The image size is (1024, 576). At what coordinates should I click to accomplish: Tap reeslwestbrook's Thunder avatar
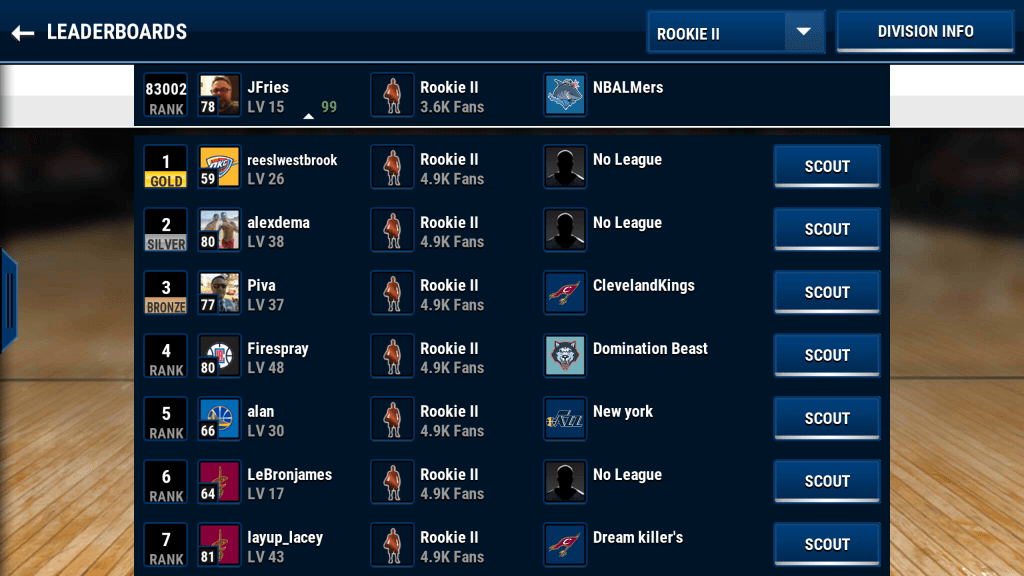pyautogui.click(x=219, y=168)
